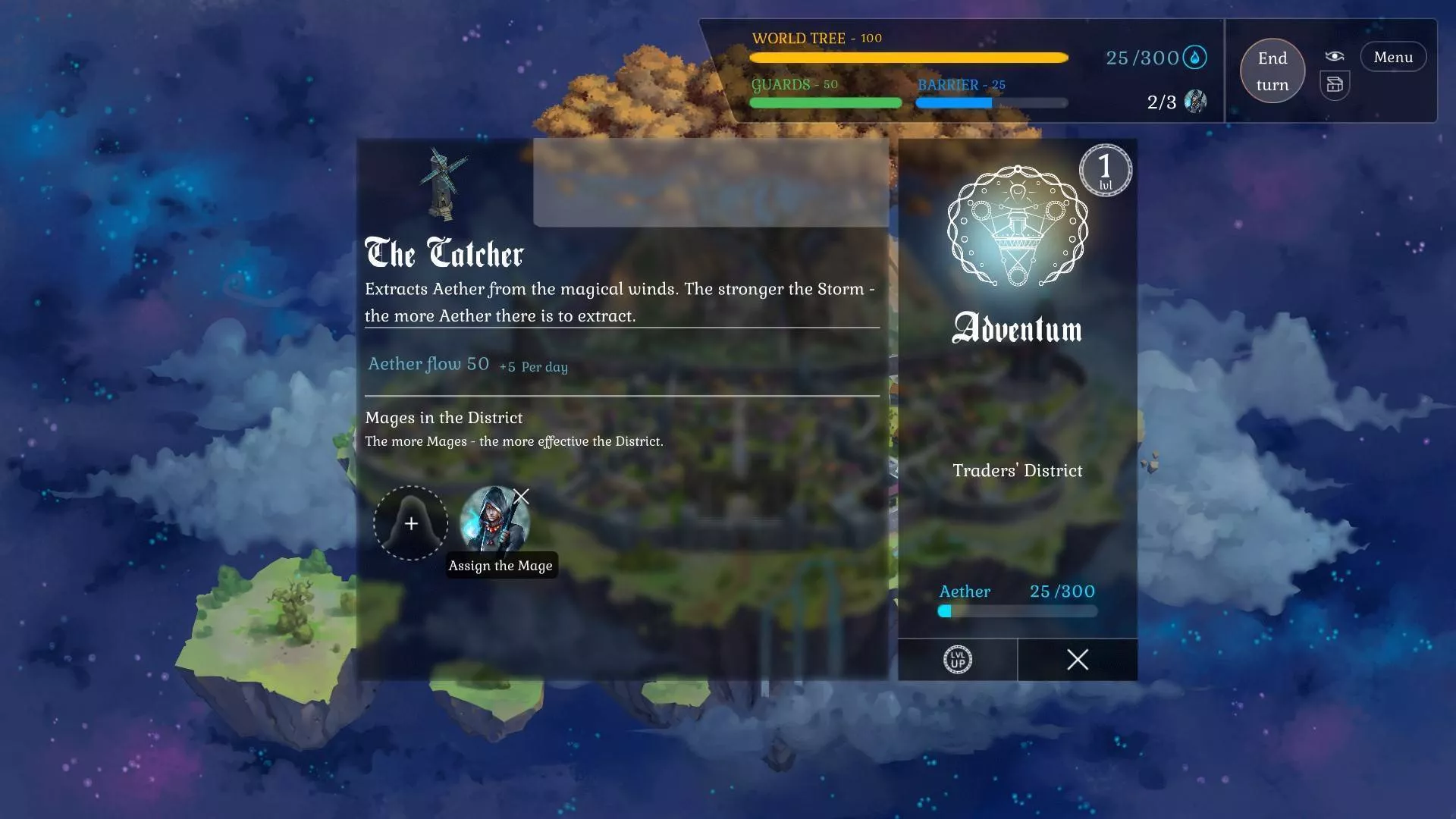Toggle the eye visibility icon

(x=1335, y=56)
